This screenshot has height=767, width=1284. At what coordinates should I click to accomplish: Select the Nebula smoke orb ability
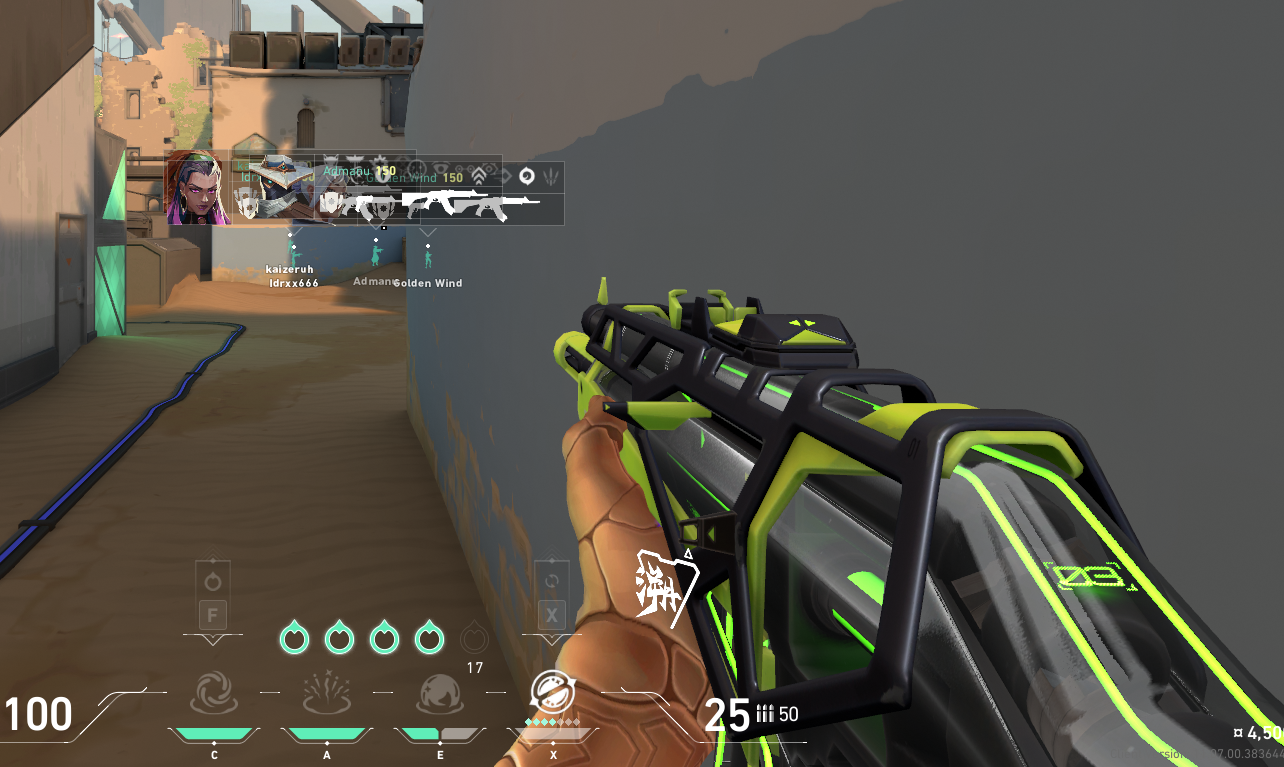pos(440,693)
